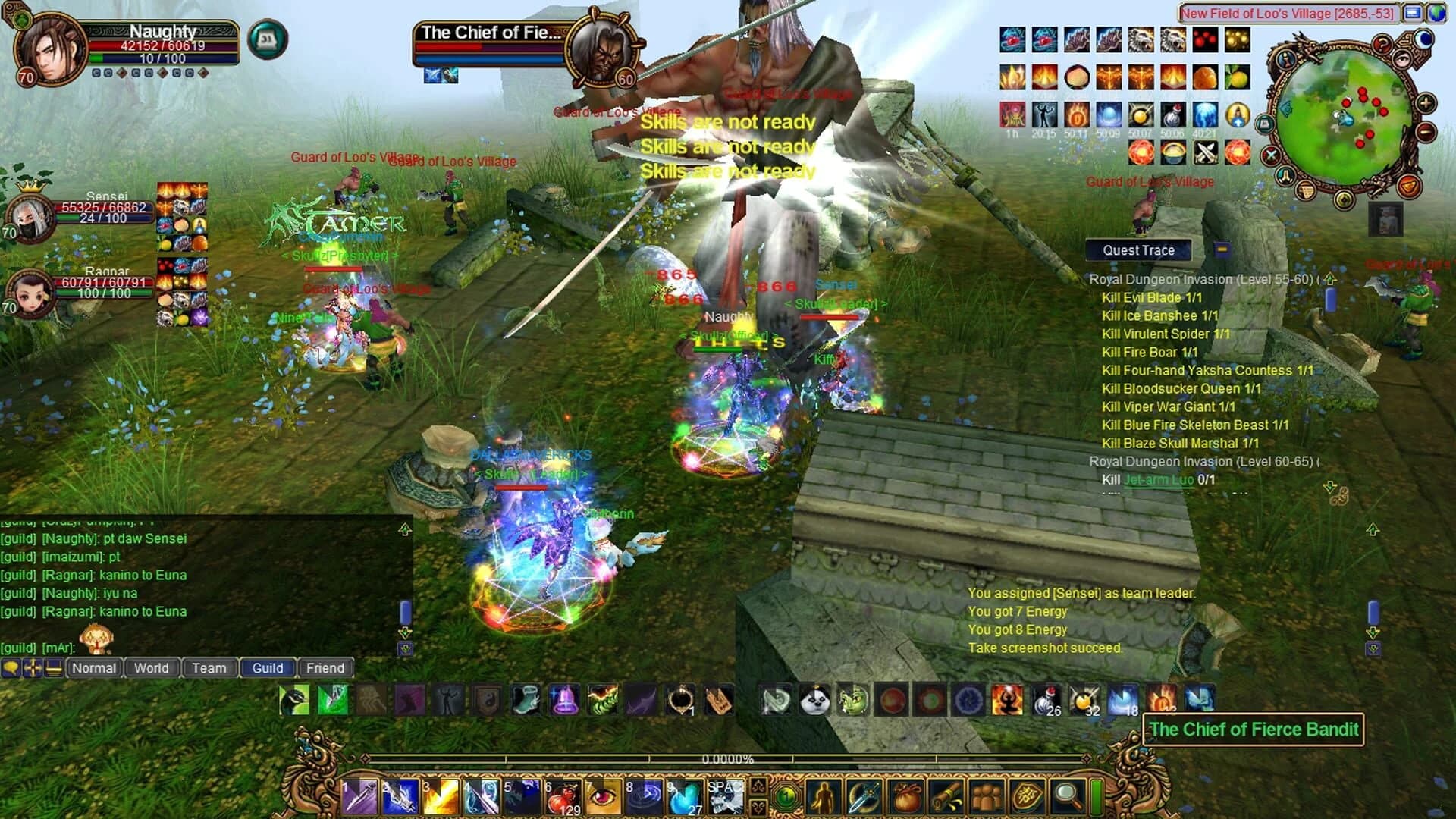Click the world map globe icon top right
The image size is (1456, 819).
coord(1439,13)
